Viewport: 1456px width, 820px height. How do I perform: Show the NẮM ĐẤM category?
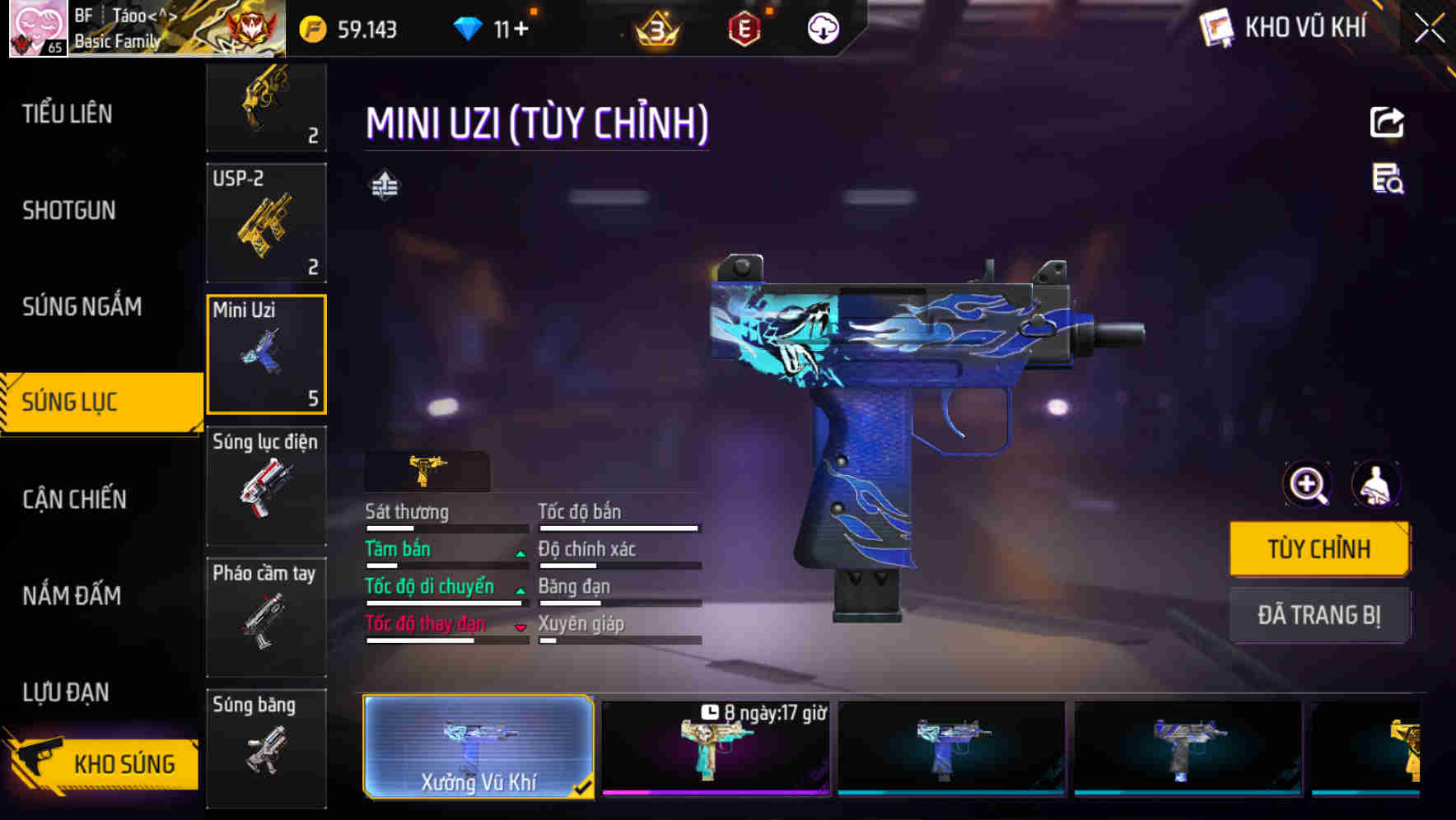[x=72, y=595]
